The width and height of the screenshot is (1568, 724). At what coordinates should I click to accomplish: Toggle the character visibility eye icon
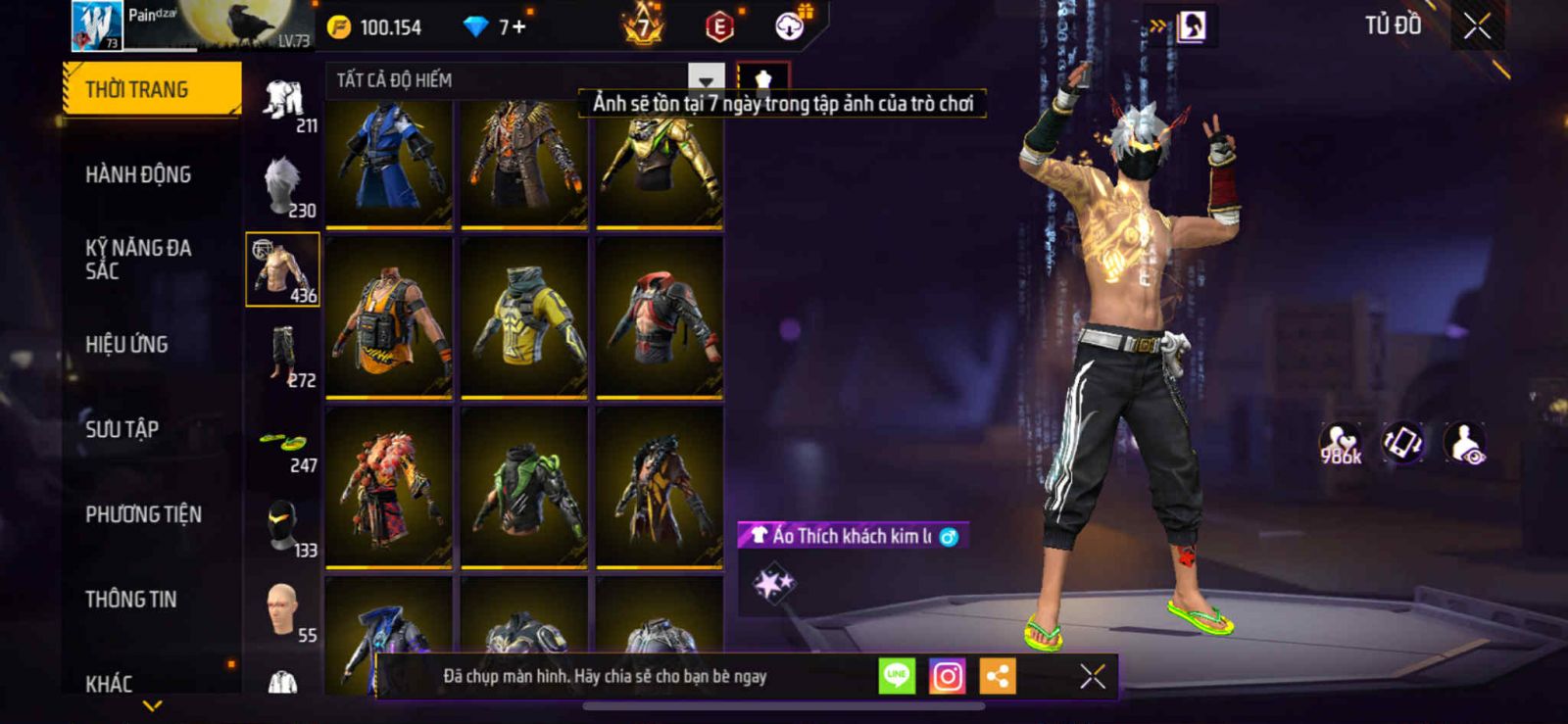[x=1465, y=443]
